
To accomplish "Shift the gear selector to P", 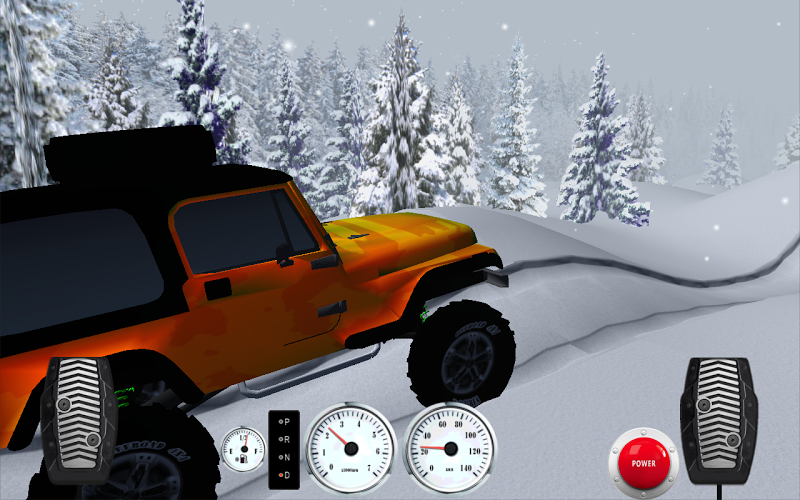I will (286, 422).
